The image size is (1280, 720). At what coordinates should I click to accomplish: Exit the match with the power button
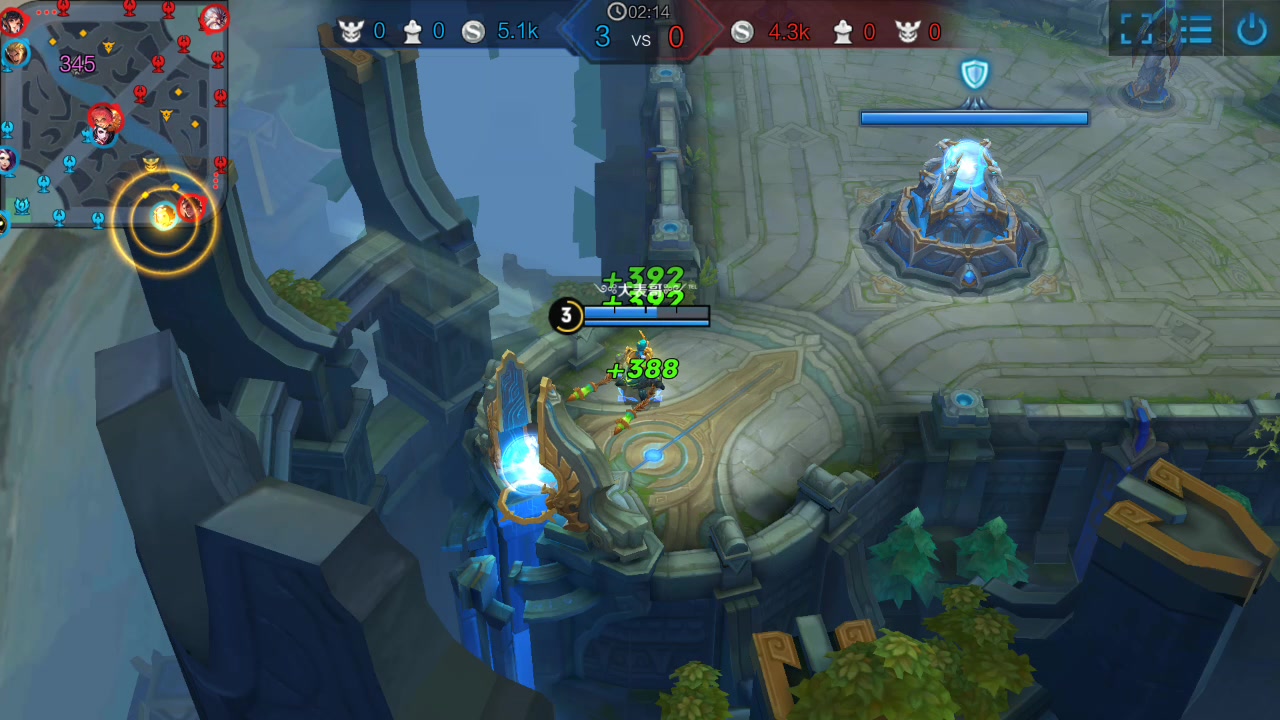[1252, 29]
